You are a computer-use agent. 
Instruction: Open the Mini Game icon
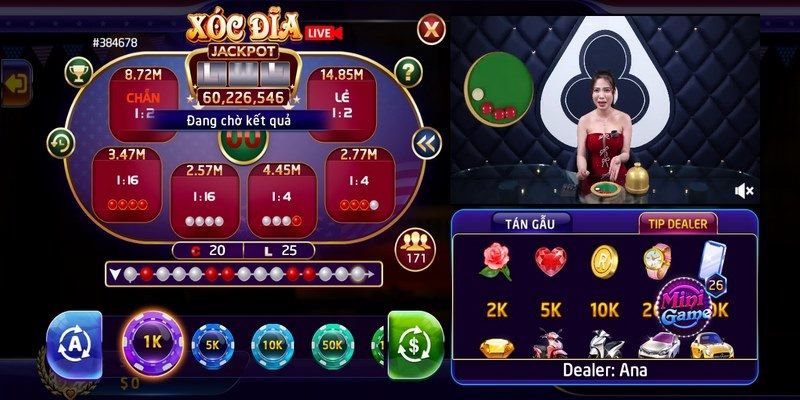click(688, 299)
